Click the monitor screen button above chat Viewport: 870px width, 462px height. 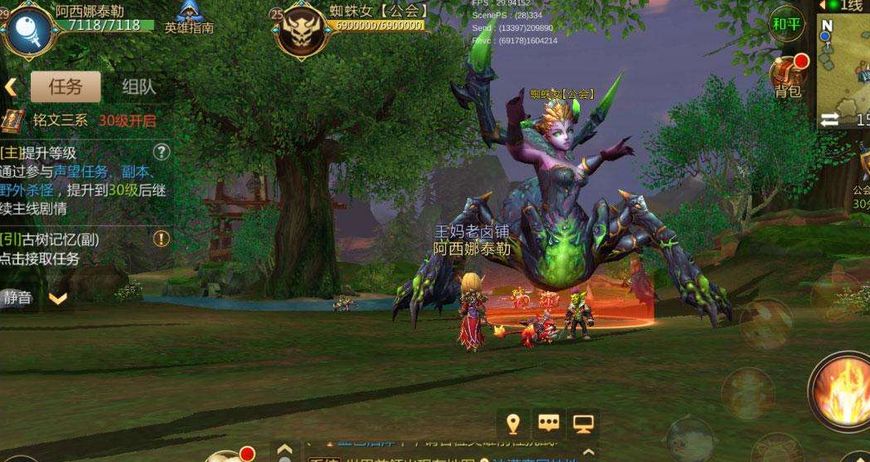[583, 423]
